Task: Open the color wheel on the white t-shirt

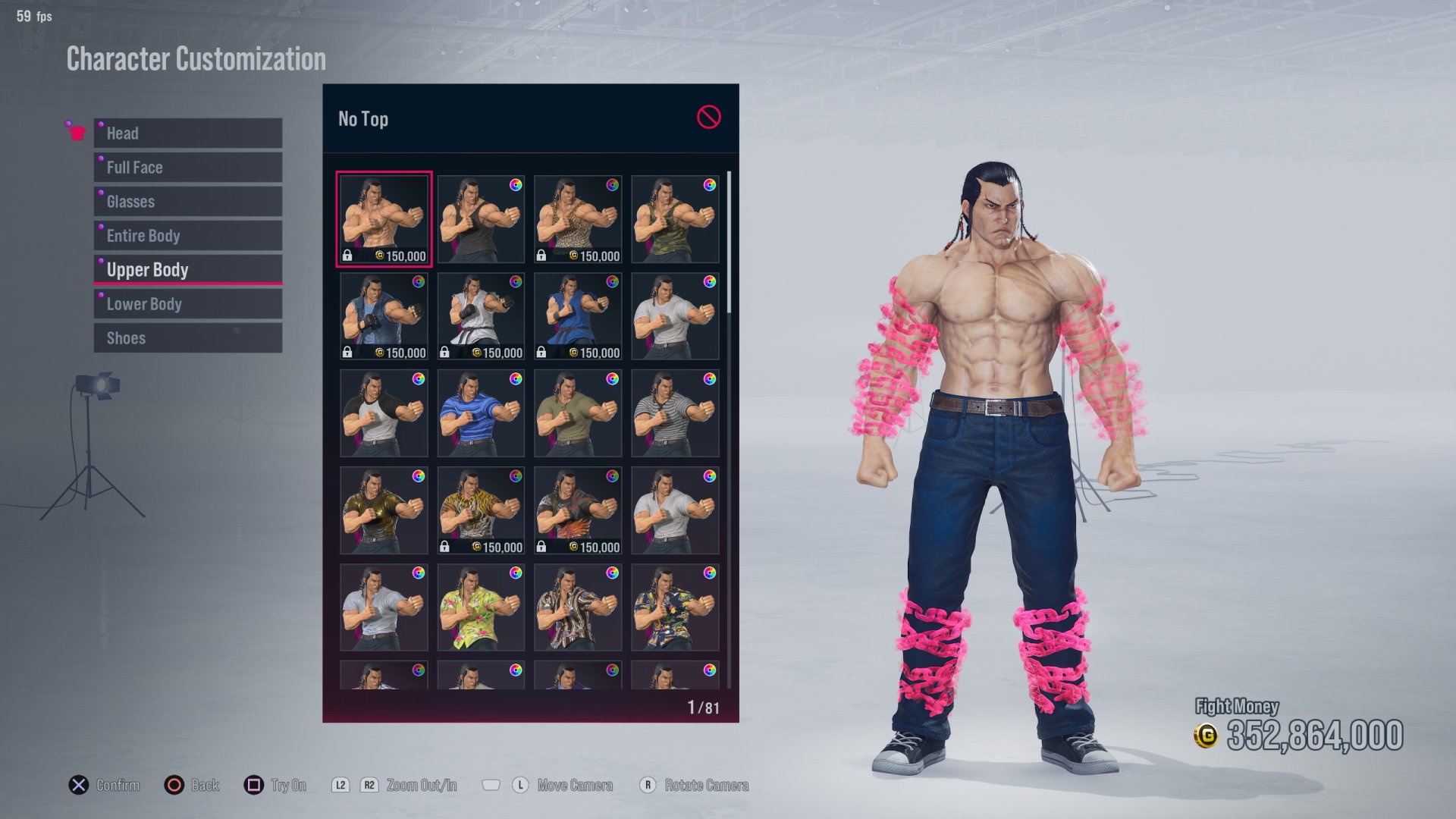Action: [708, 282]
